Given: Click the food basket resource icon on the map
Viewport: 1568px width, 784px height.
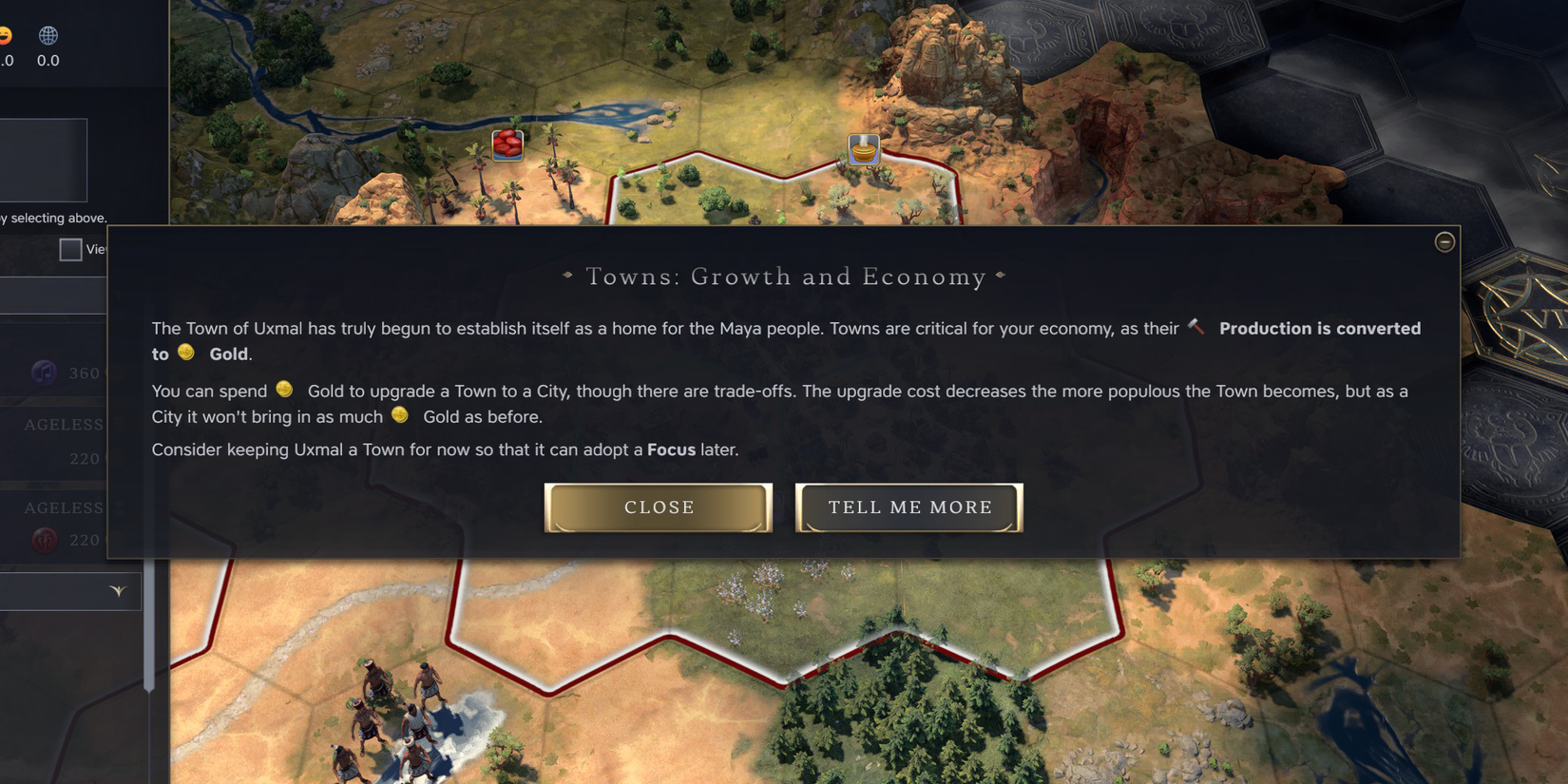Looking at the screenshot, I should point(862,149).
